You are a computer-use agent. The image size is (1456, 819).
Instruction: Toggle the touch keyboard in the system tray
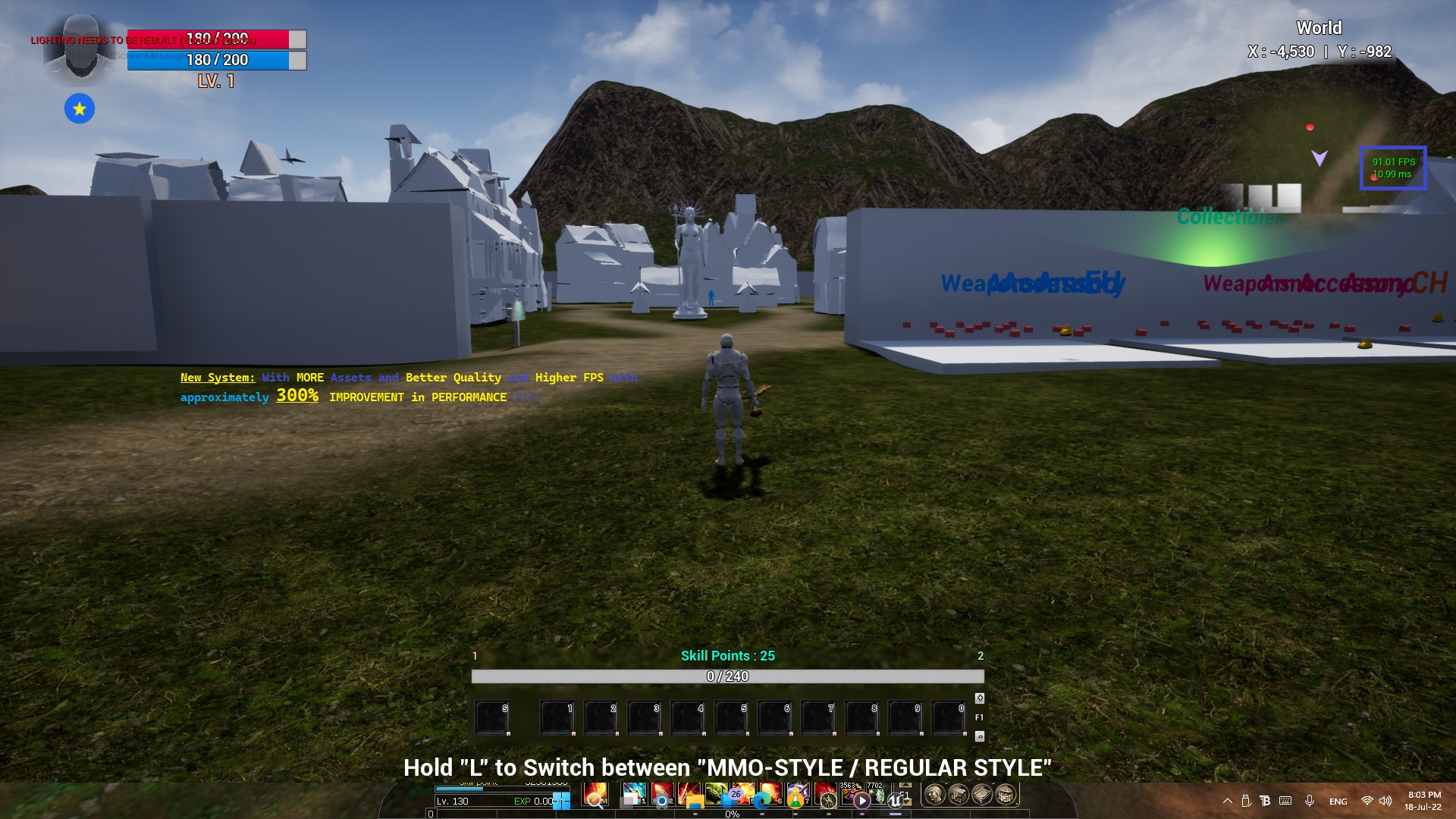(1285, 801)
